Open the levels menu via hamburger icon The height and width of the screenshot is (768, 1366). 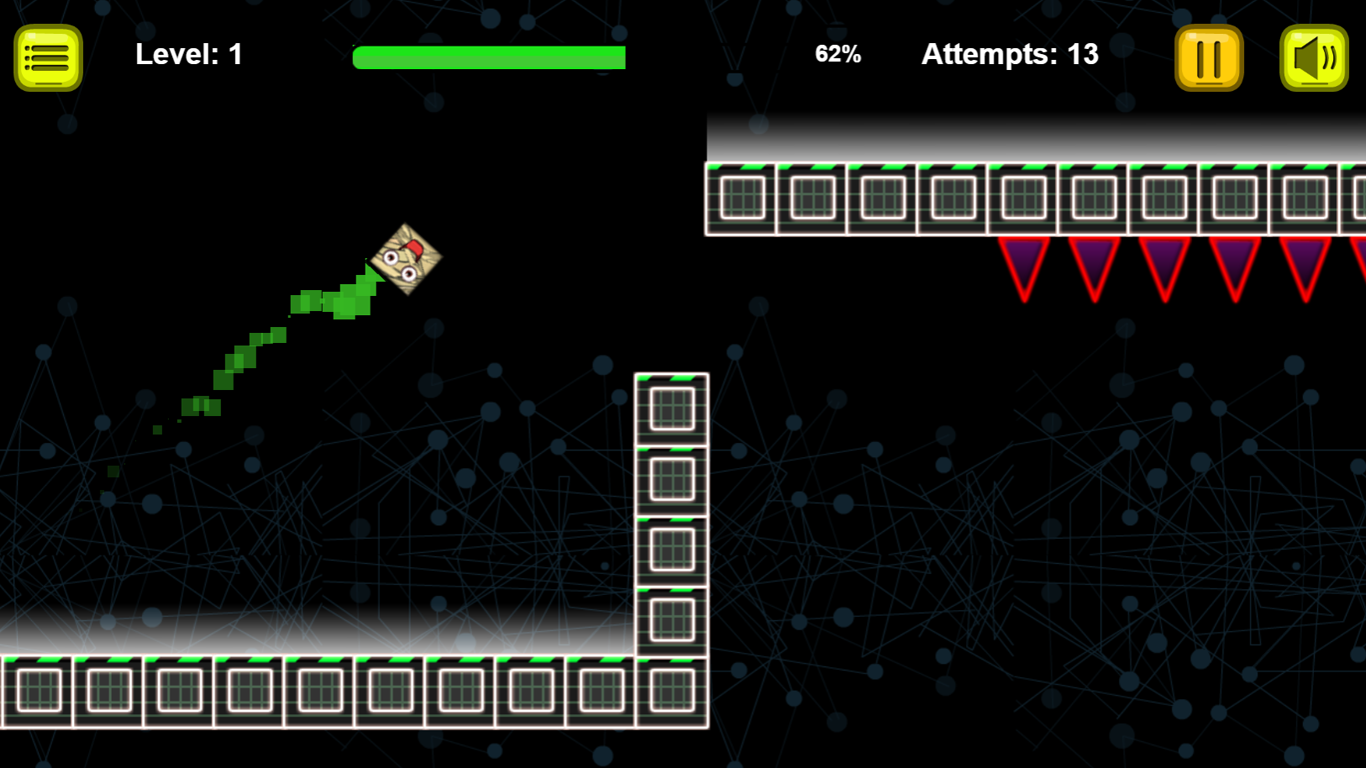pos(47,55)
